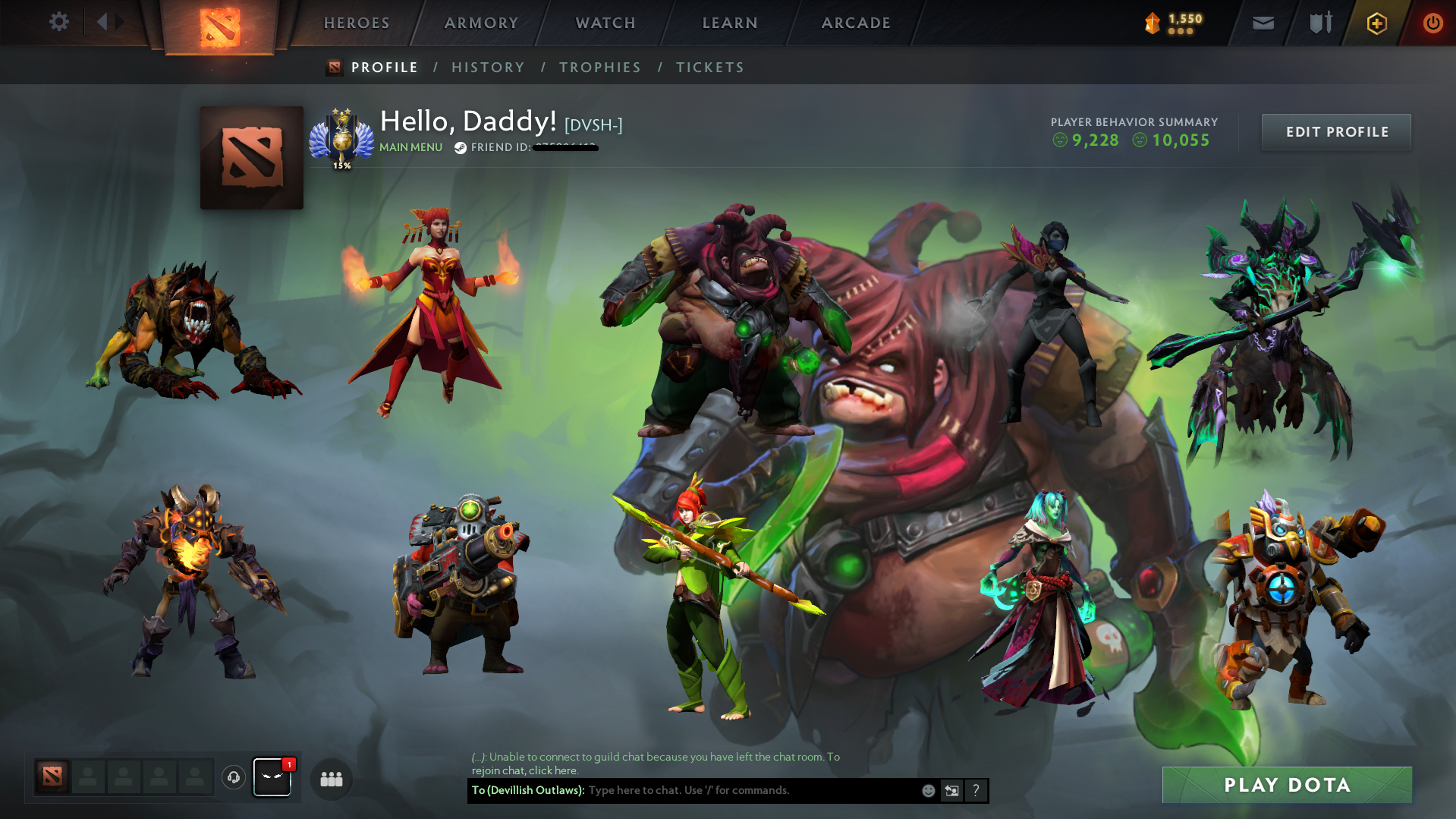Open the emoticon picker in the chat bar

click(928, 790)
